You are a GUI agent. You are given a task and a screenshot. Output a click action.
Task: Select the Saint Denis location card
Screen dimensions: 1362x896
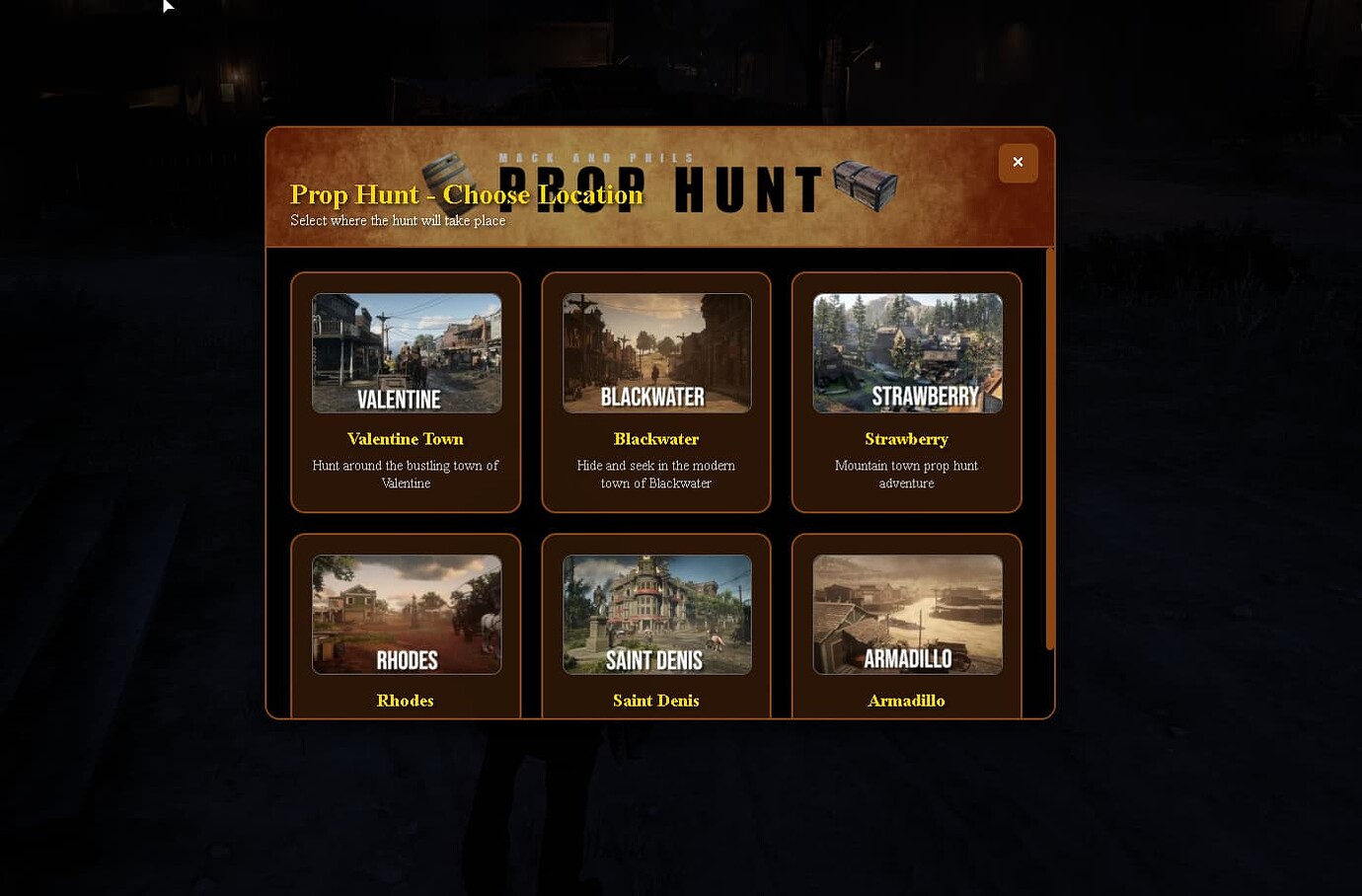coord(655,627)
